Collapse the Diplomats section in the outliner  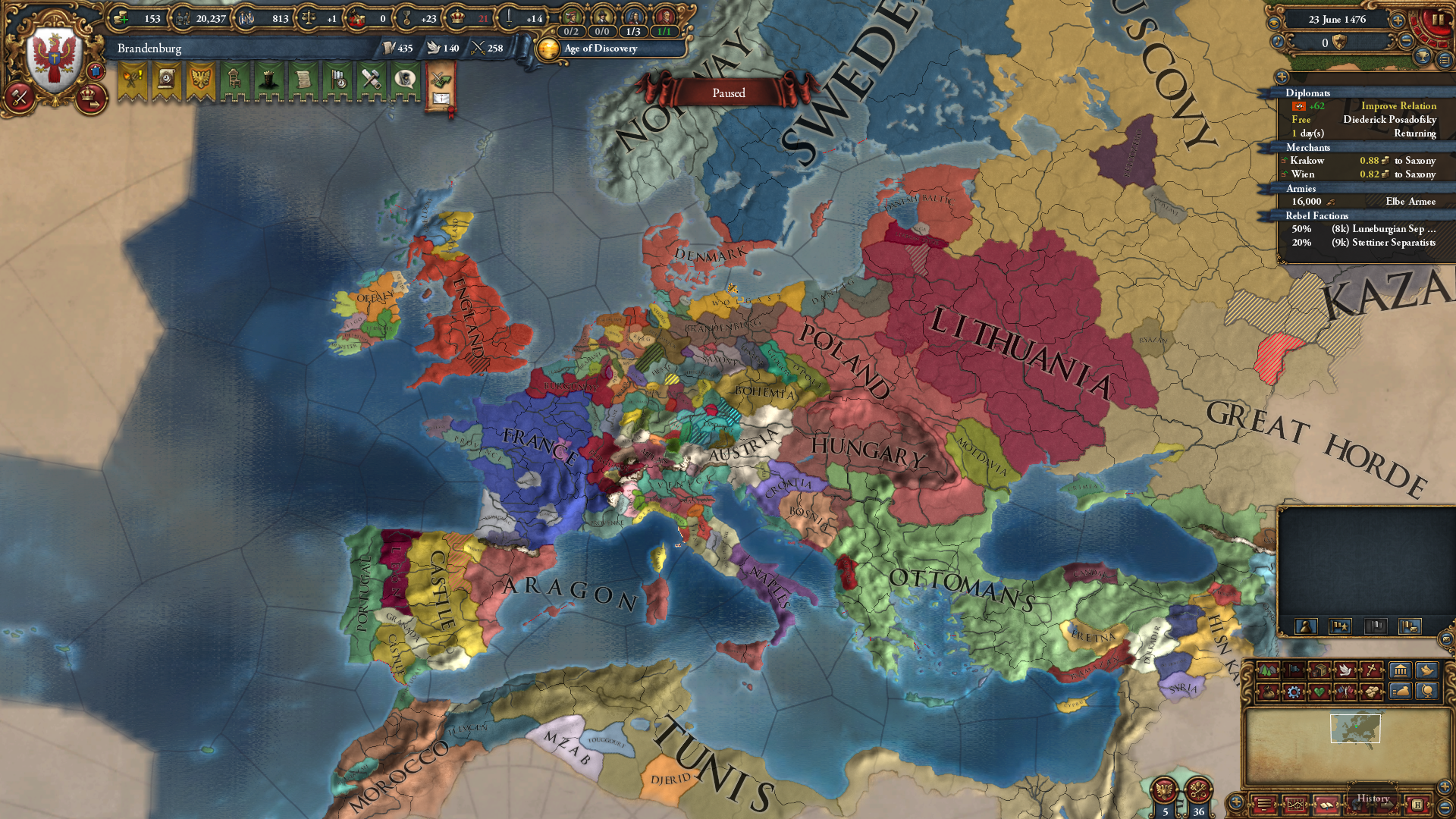1309,93
